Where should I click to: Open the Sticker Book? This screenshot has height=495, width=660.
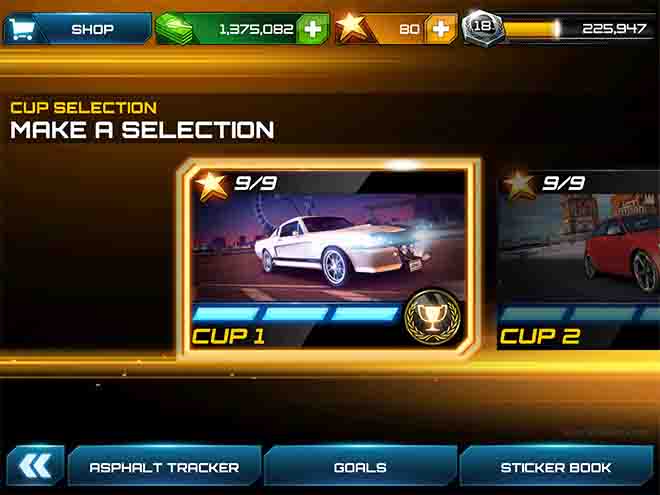point(555,467)
